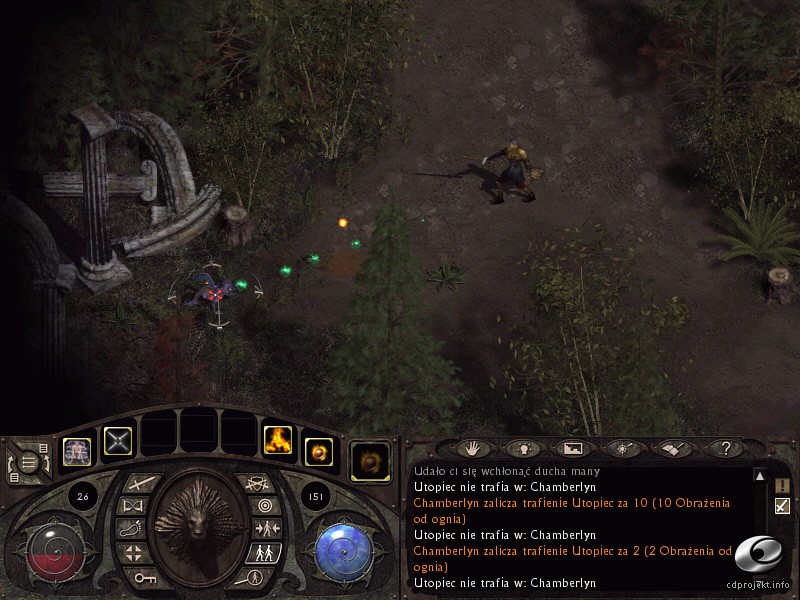Screen dimensions: 800x600
Task: Show help with the question mark button
Action: [725, 449]
